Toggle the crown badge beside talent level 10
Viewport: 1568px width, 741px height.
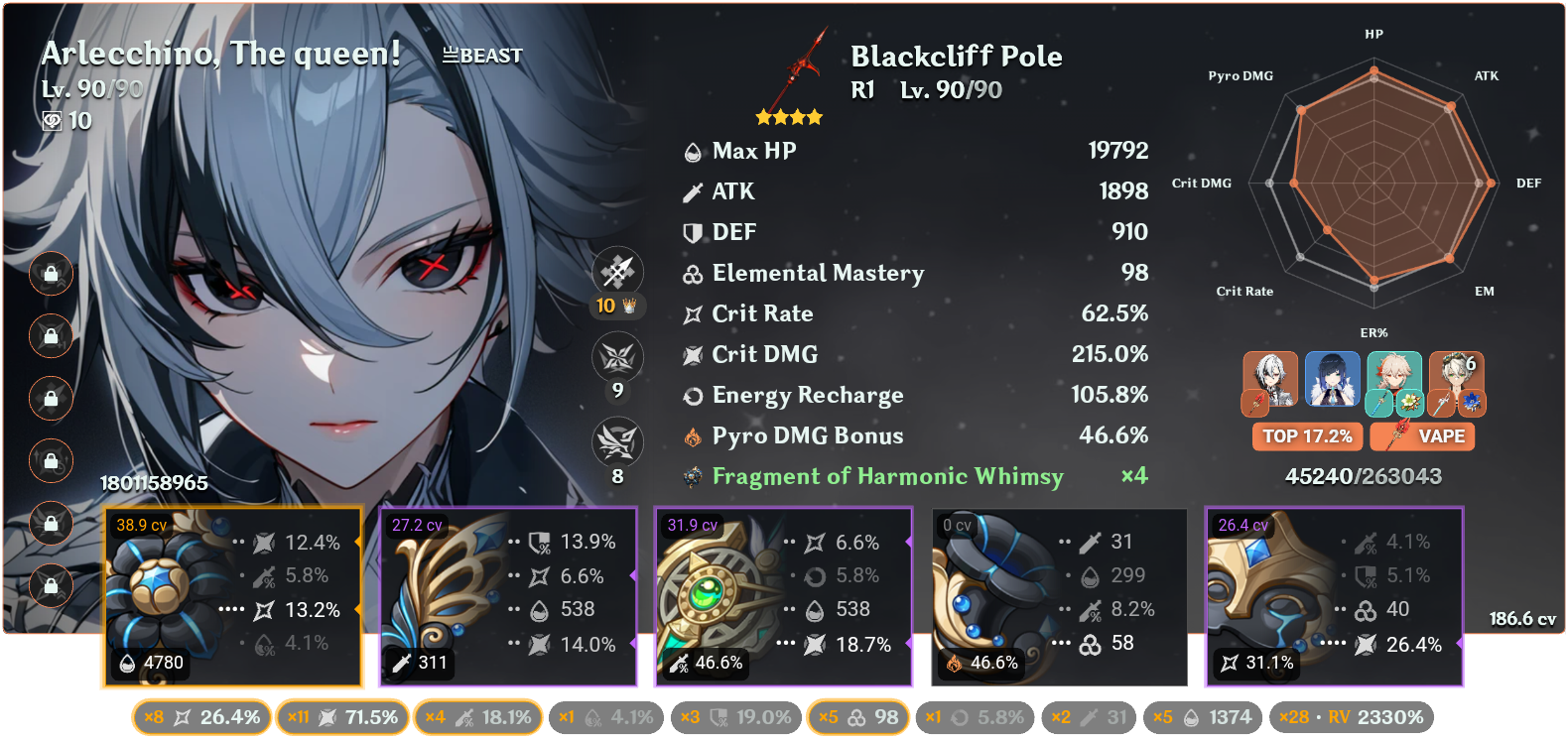tap(627, 307)
